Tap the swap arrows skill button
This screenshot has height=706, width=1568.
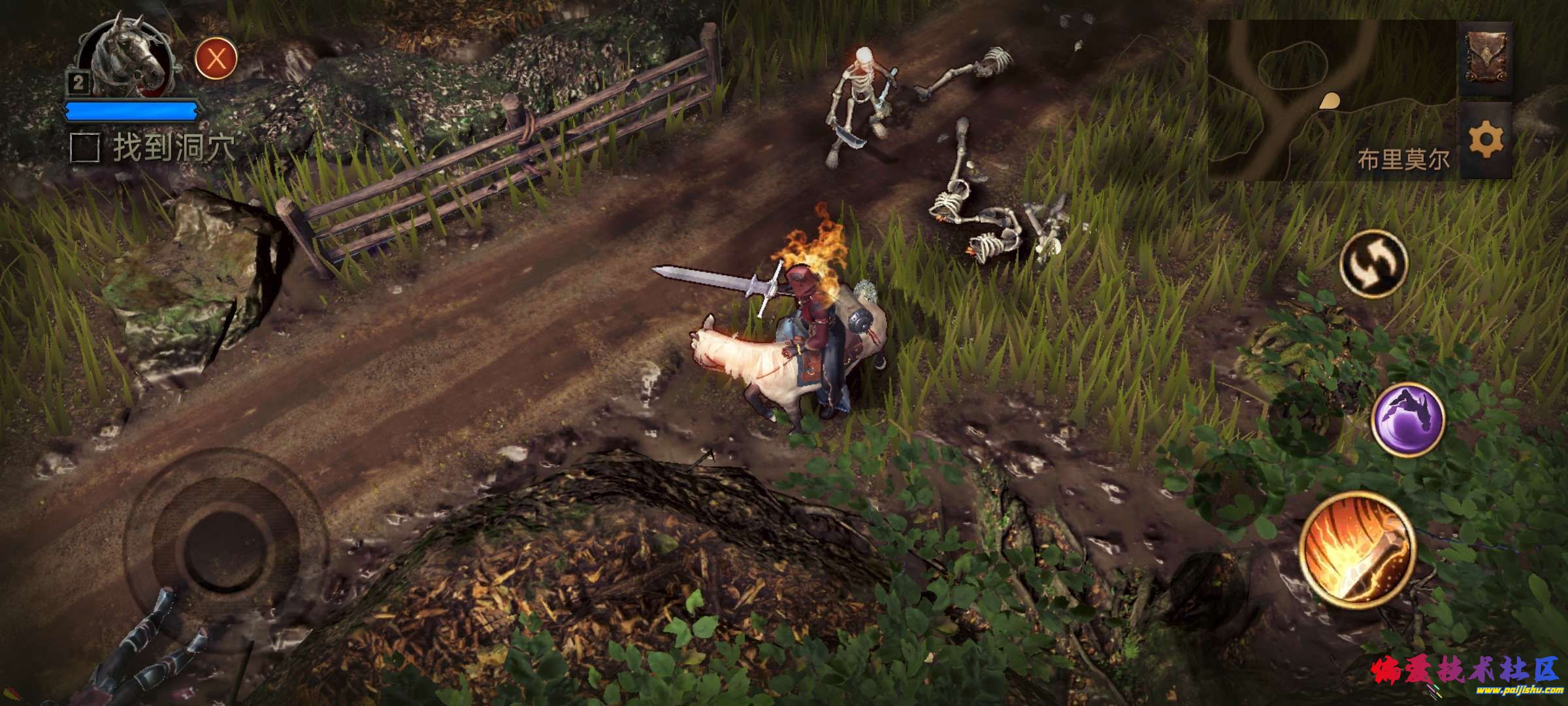(1373, 264)
